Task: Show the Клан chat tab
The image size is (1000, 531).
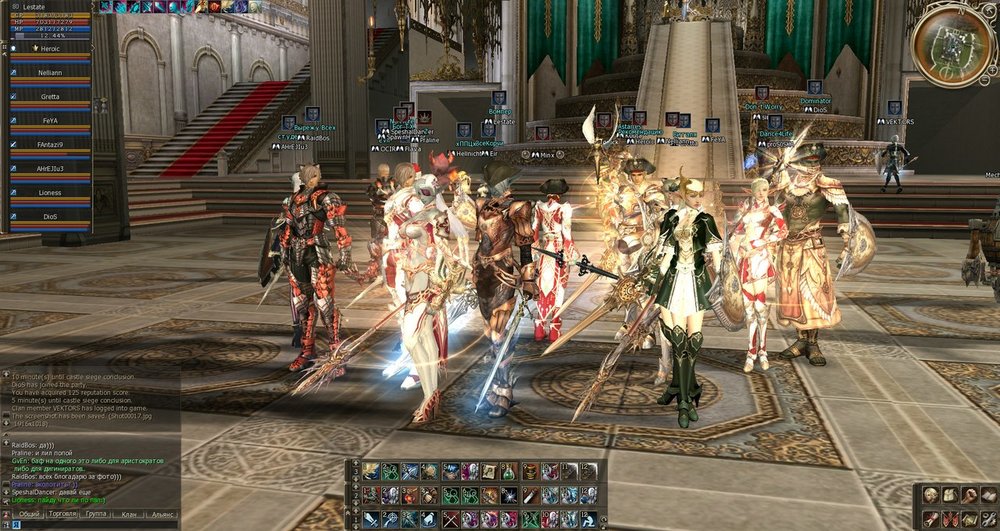Action: pos(126,513)
